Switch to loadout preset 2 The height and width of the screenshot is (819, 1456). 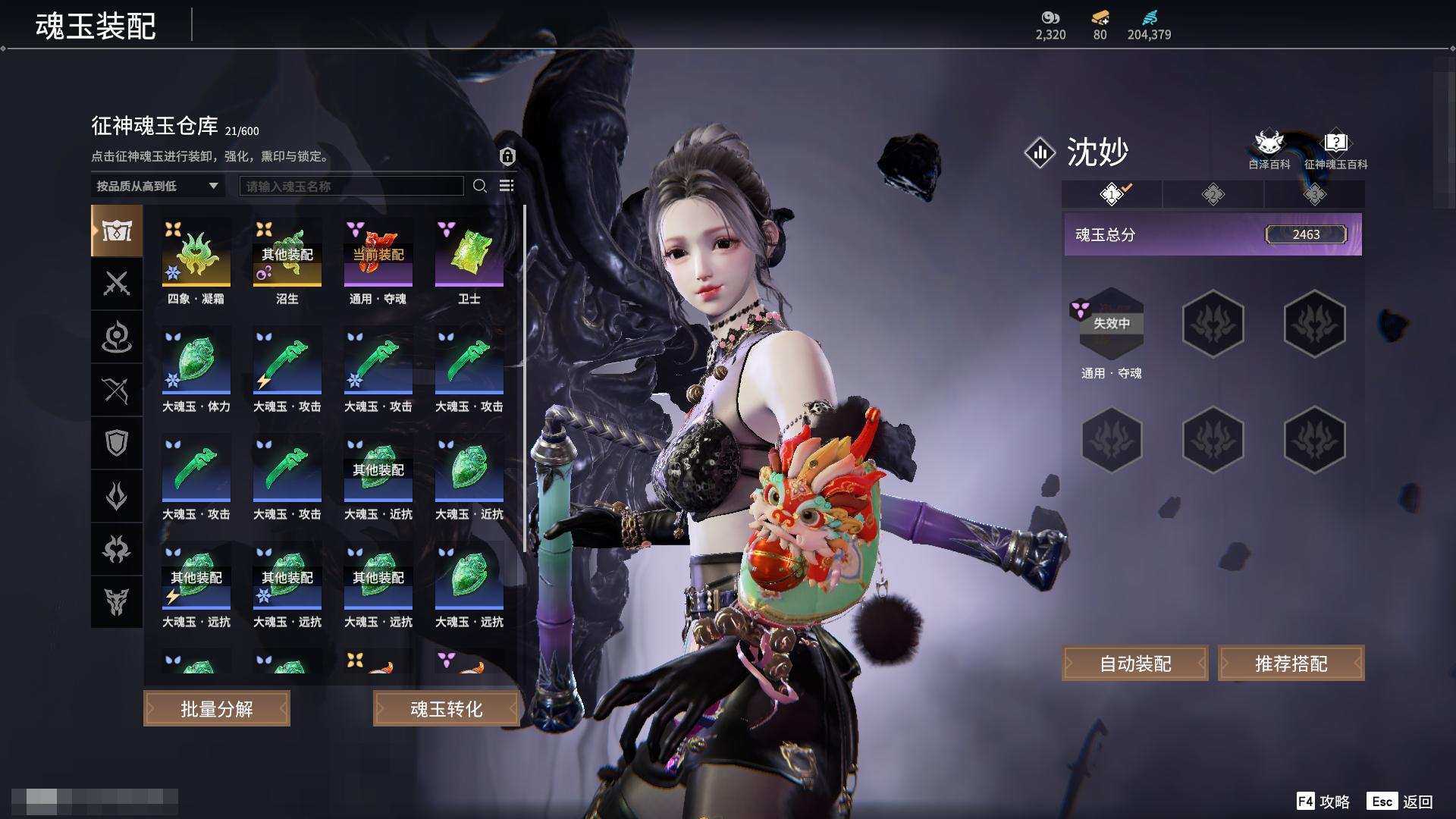(1213, 195)
